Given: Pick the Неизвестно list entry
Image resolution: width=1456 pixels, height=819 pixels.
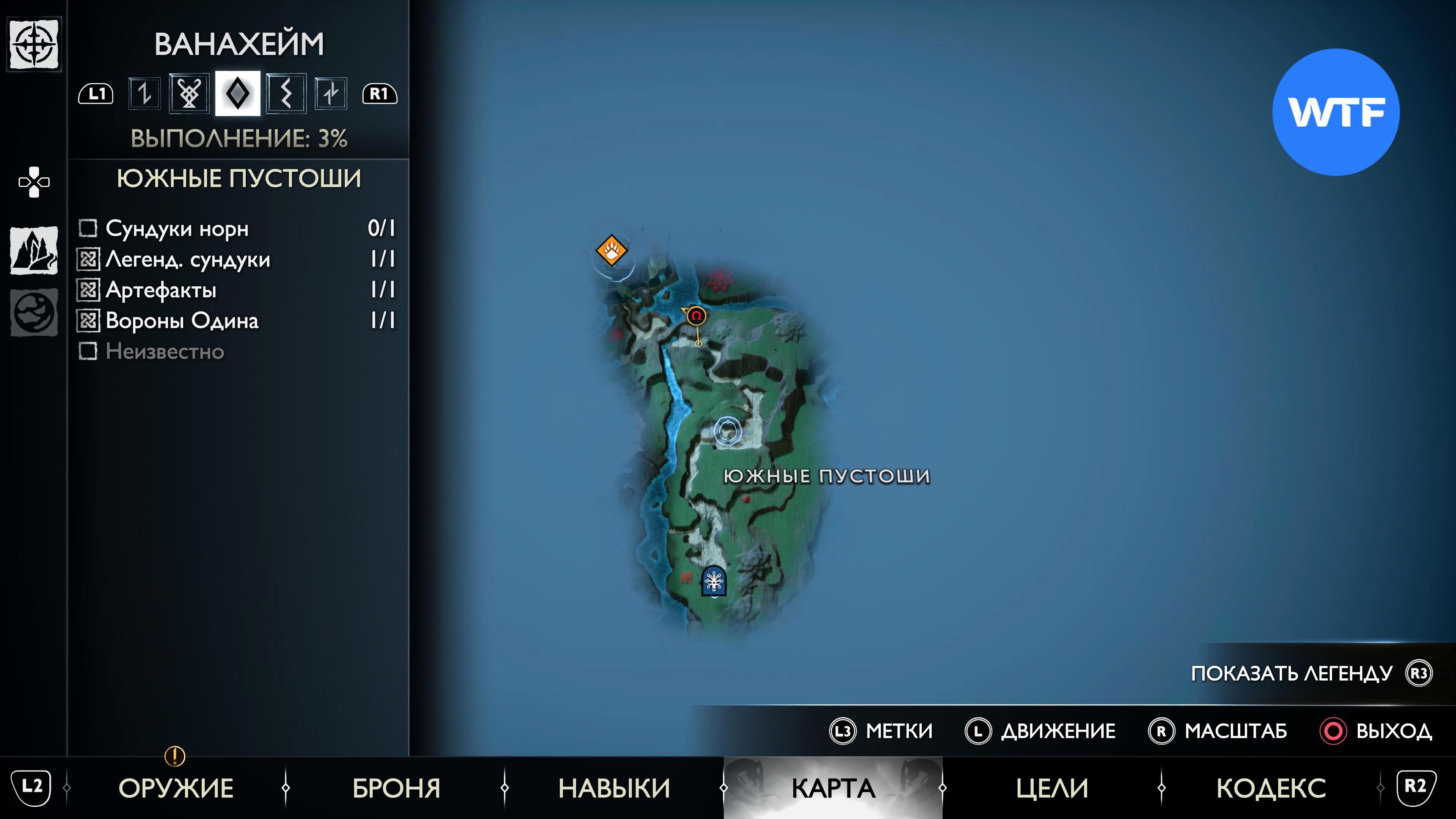Looking at the screenshot, I should 237,351.
